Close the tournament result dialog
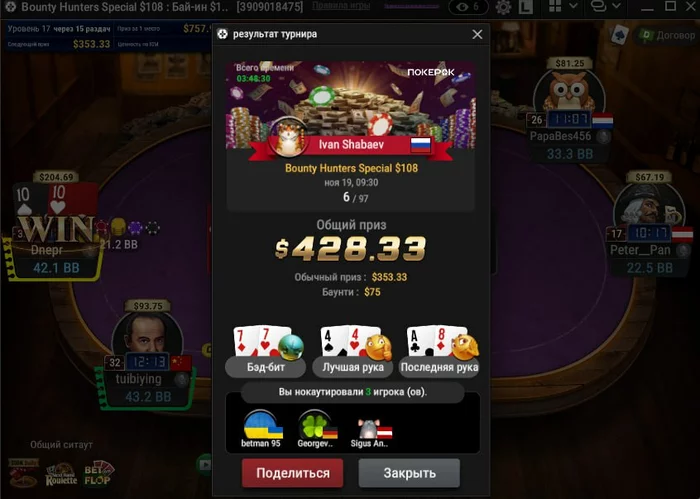Image resolution: width=700 pixels, height=499 pixels. (x=477, y=34)
